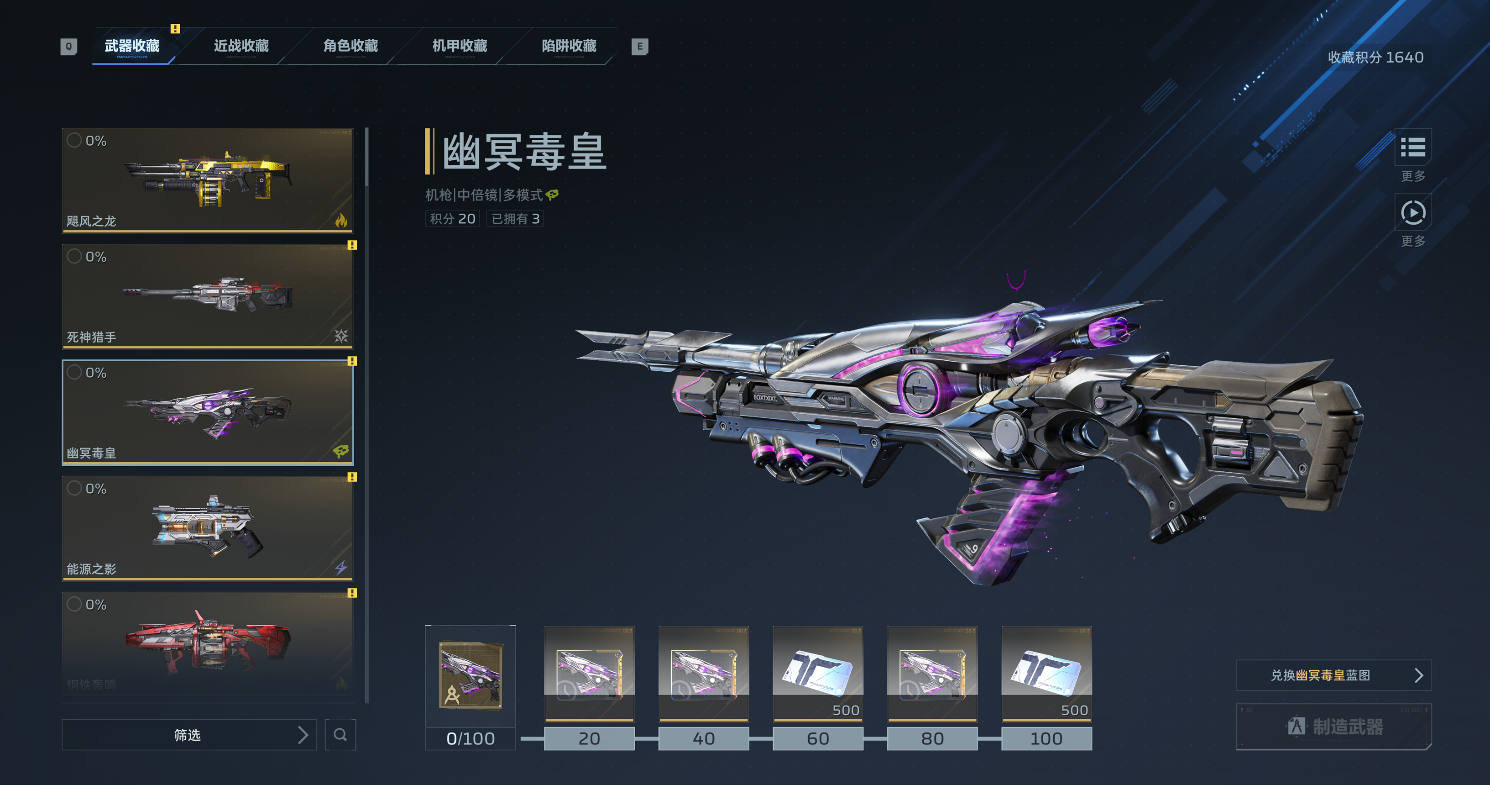Viewport: 1490px width, 785px height.
Task: Switch to the 武器收藏 tab
Action: (x=132, y=46)
